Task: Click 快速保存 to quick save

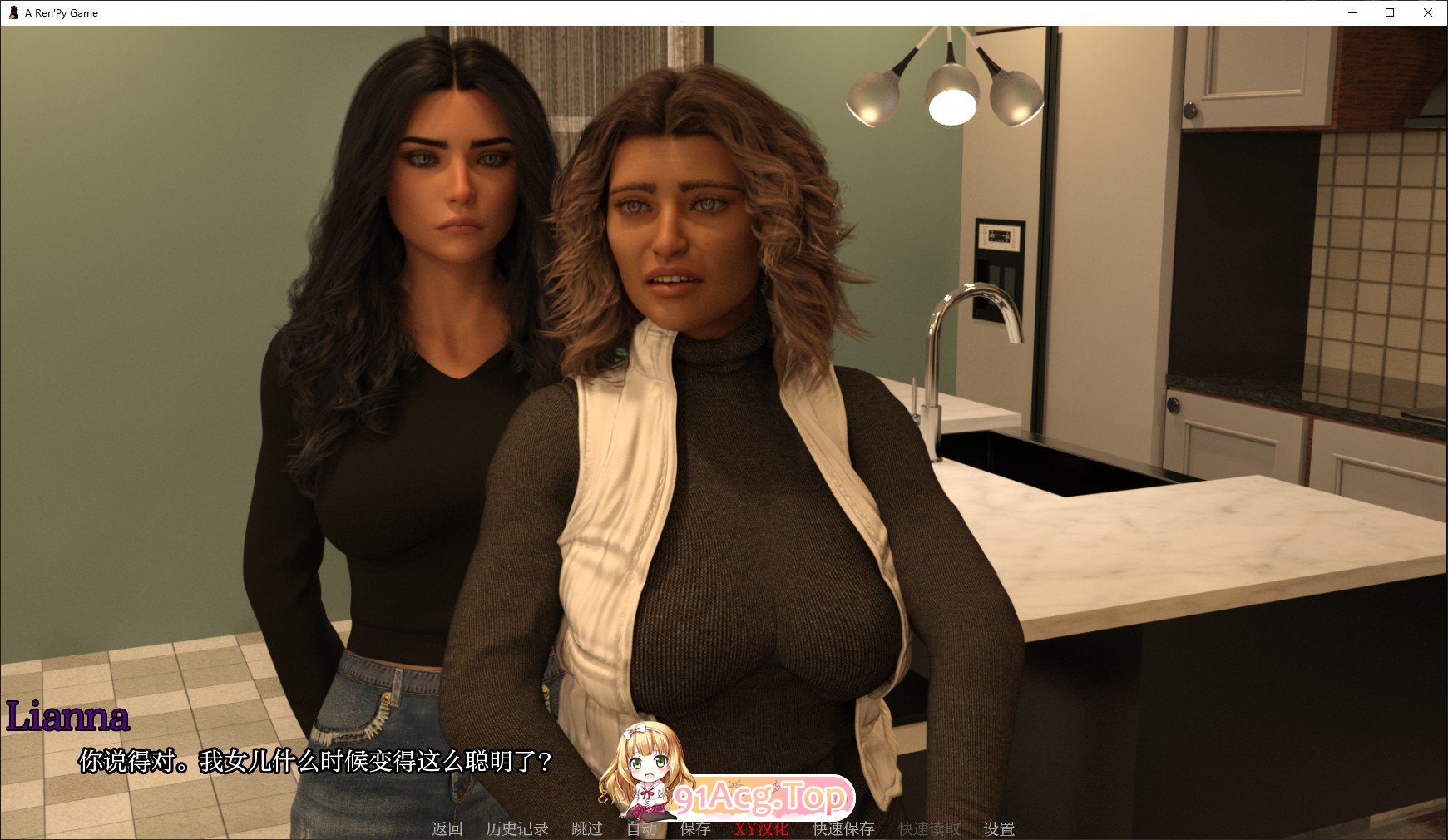Action: click(843, 829)
